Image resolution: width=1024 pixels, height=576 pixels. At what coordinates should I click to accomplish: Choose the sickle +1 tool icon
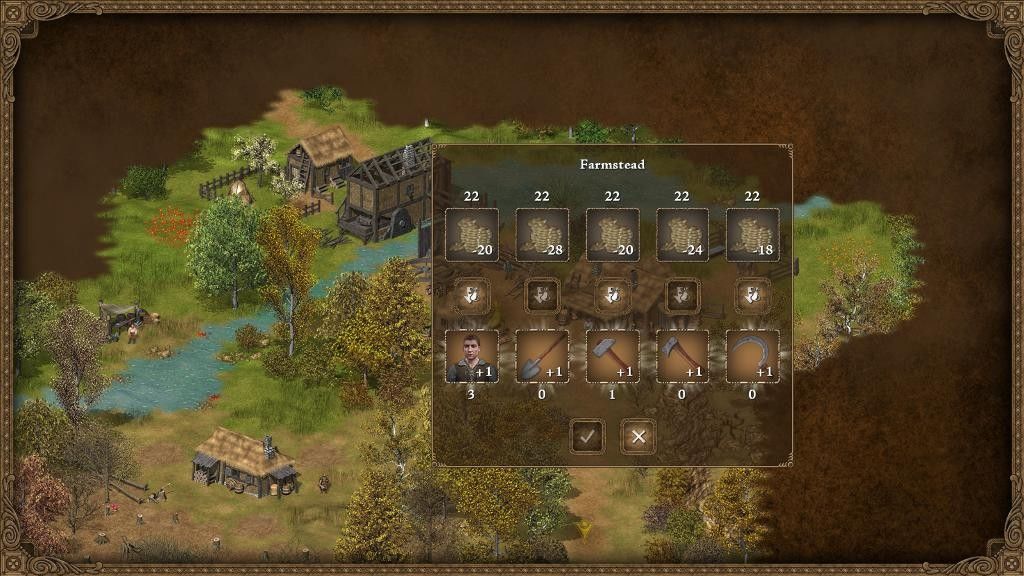pyautogui.click(x=752, y=356)
